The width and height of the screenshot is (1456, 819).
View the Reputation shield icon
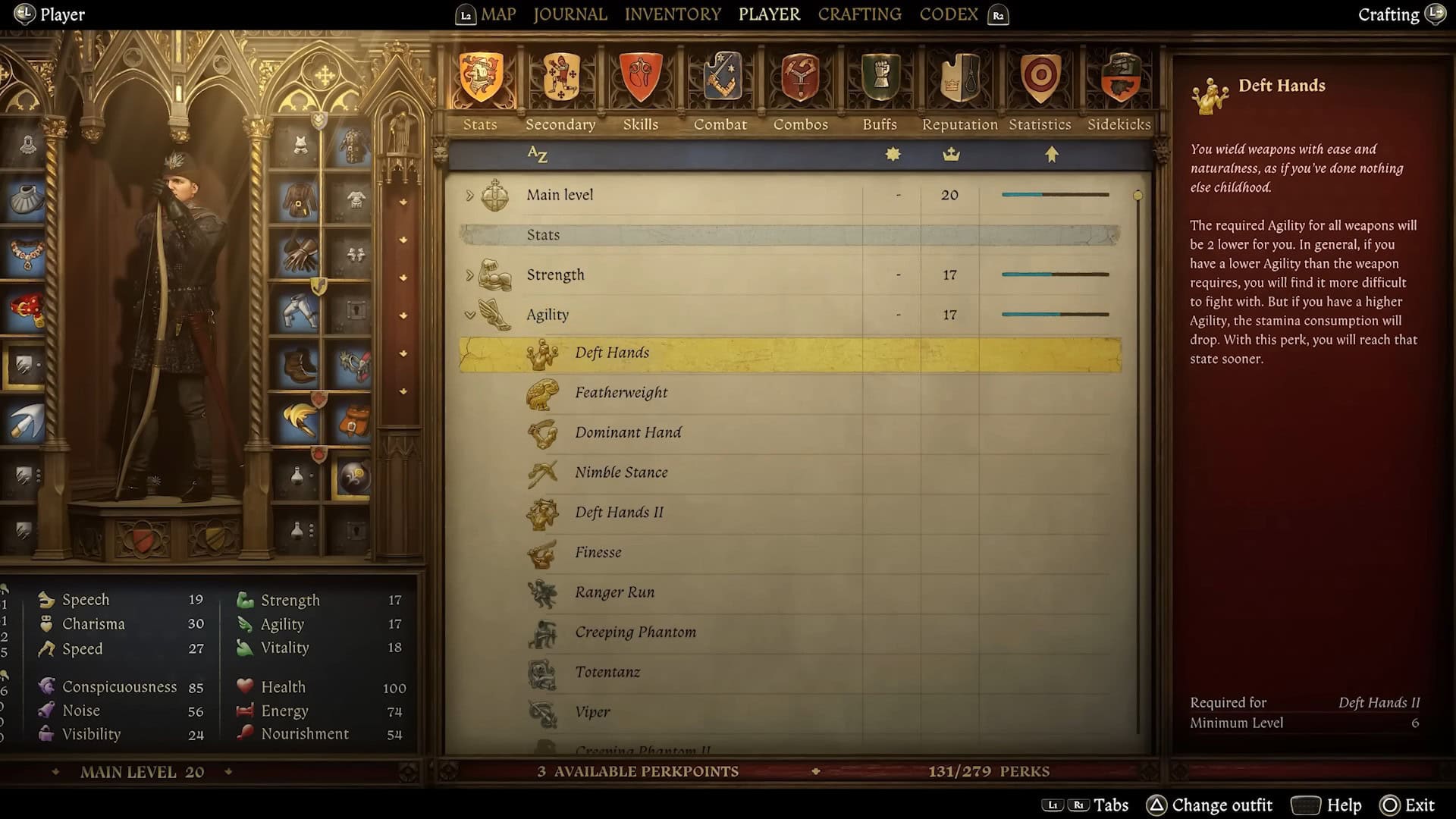(x=959, y=76)
